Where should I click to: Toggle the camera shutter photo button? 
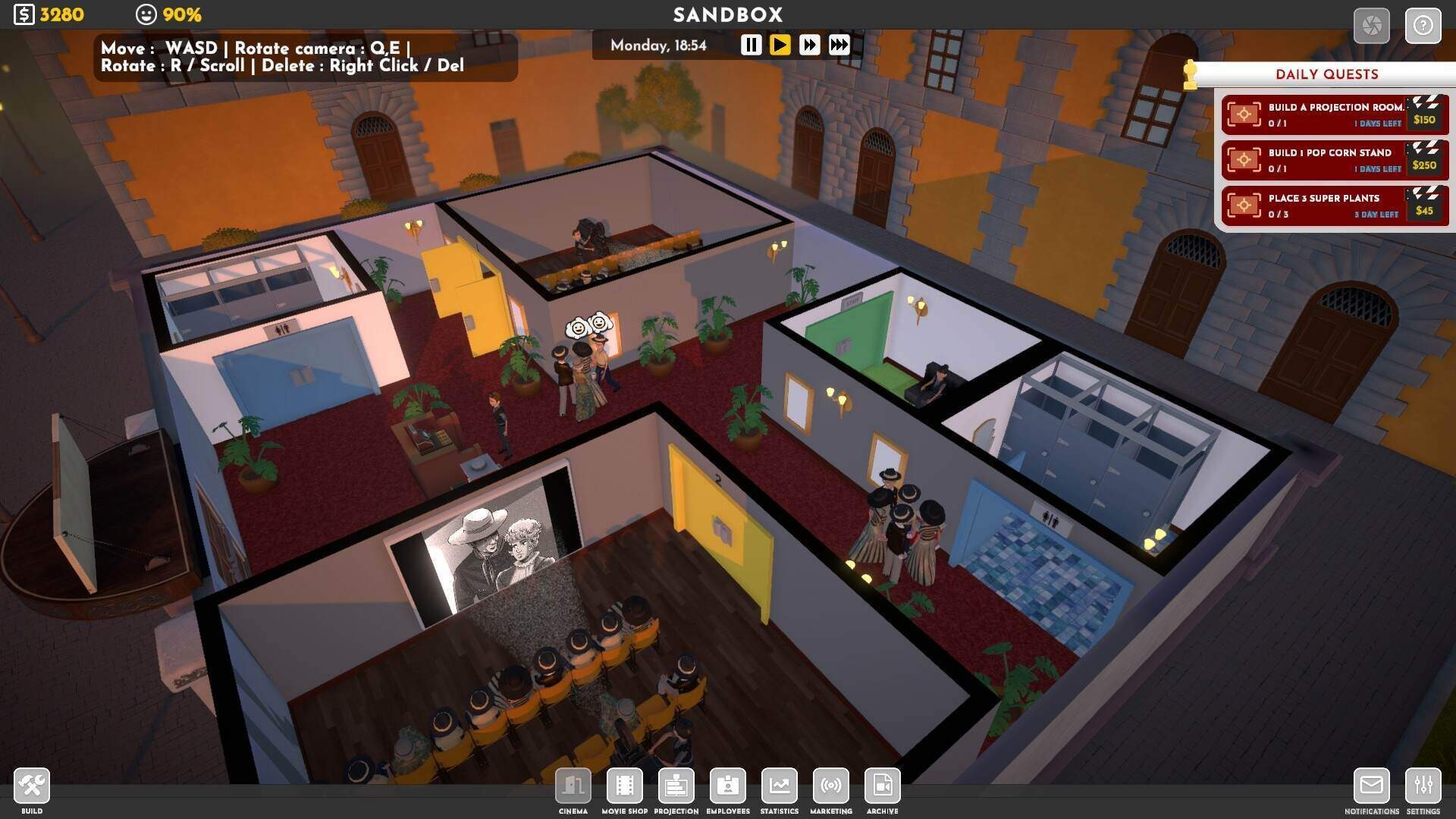pyautogui.click(x=1371, y=27)
